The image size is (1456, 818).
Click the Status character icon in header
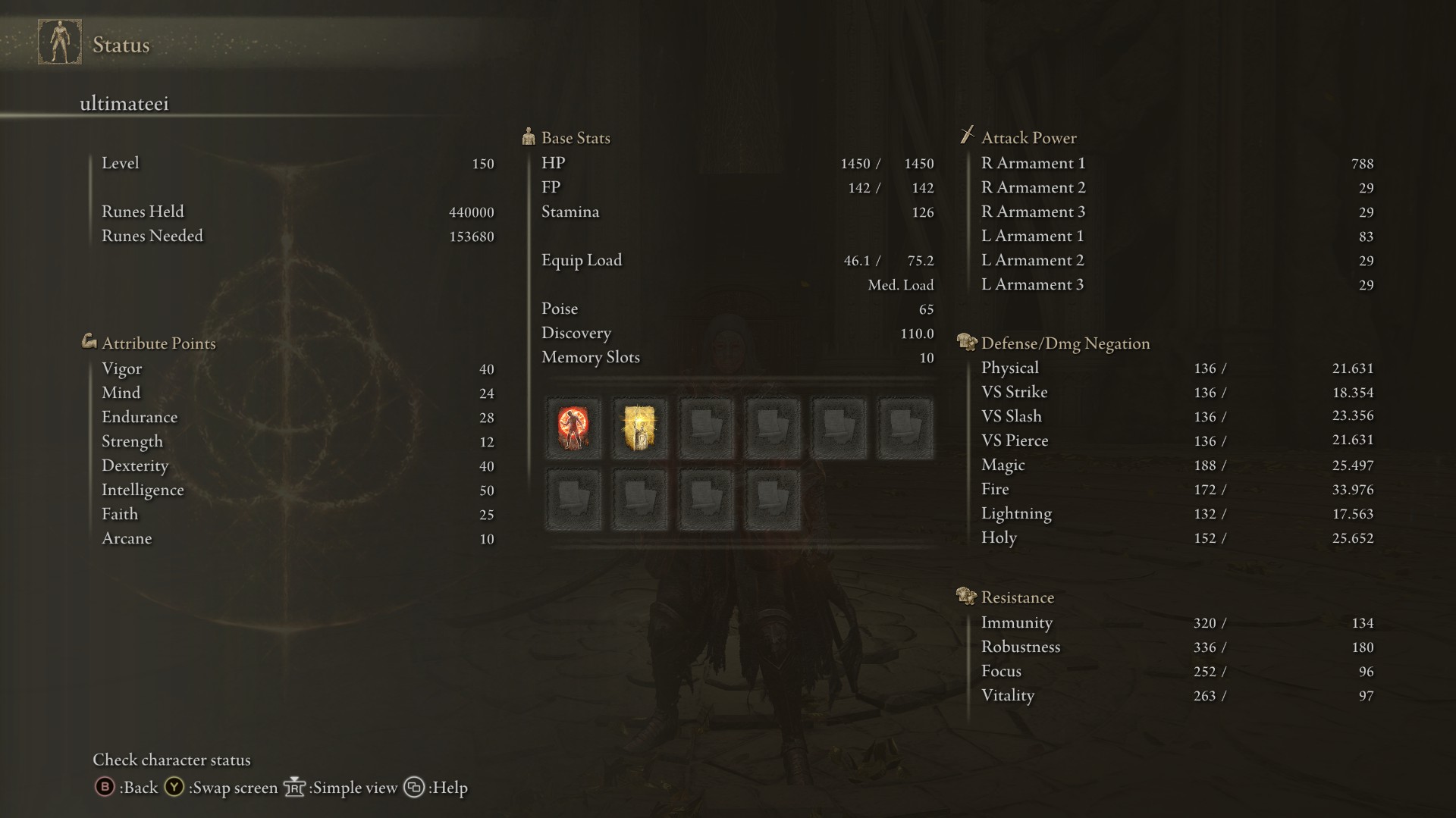point(60,42)
